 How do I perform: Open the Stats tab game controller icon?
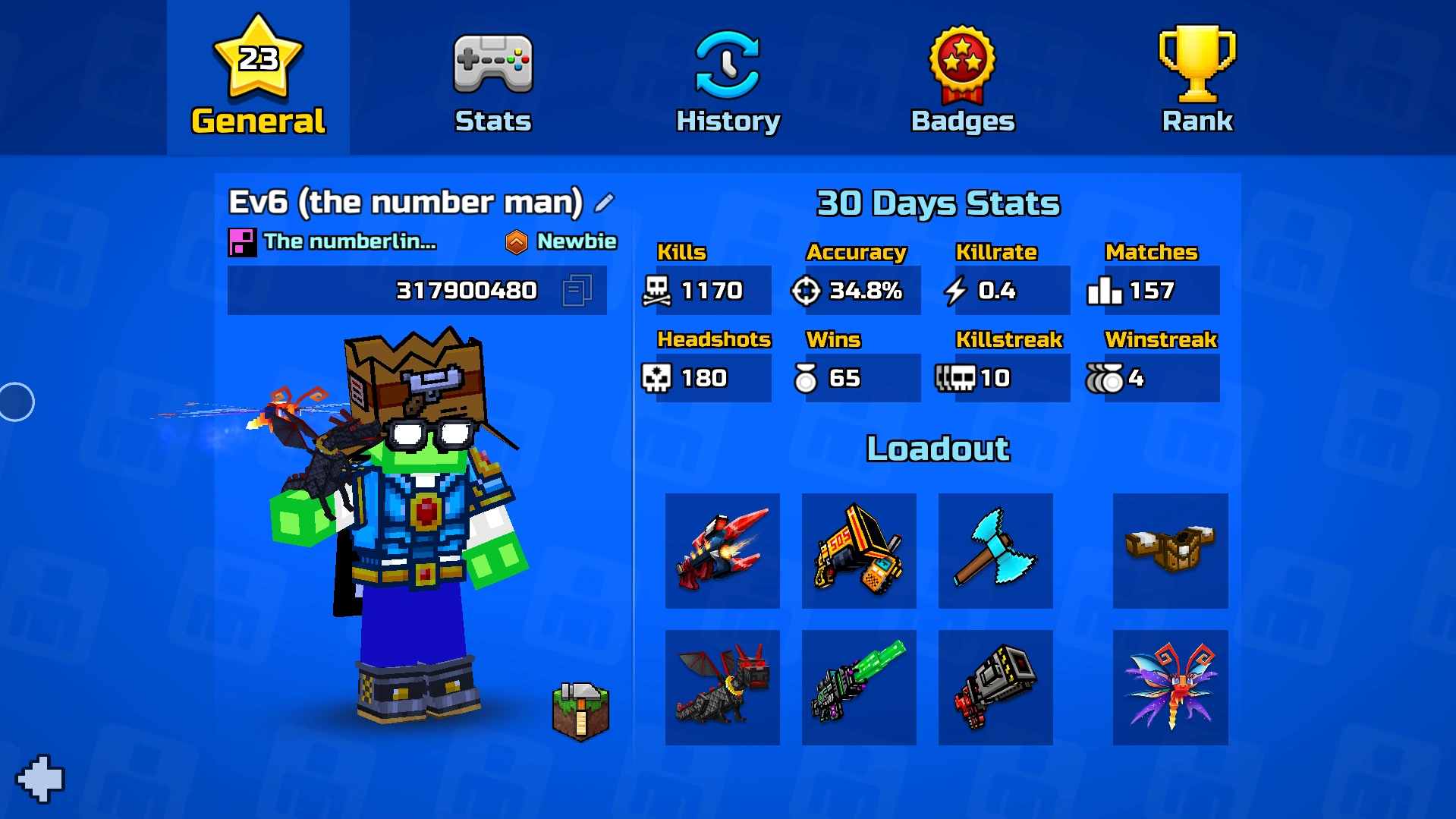tap(492, 65)
